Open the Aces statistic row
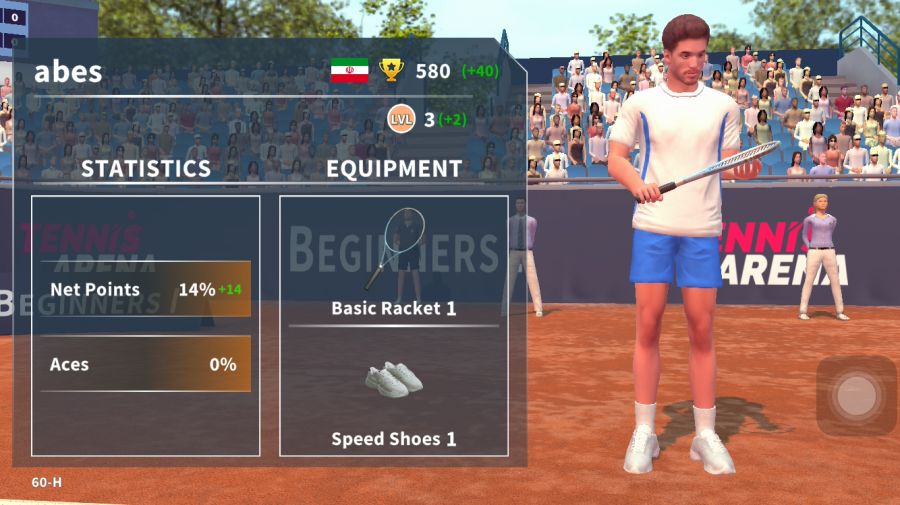Image resolution: width=900 pixels, height=505 pixels. [145, 365]
